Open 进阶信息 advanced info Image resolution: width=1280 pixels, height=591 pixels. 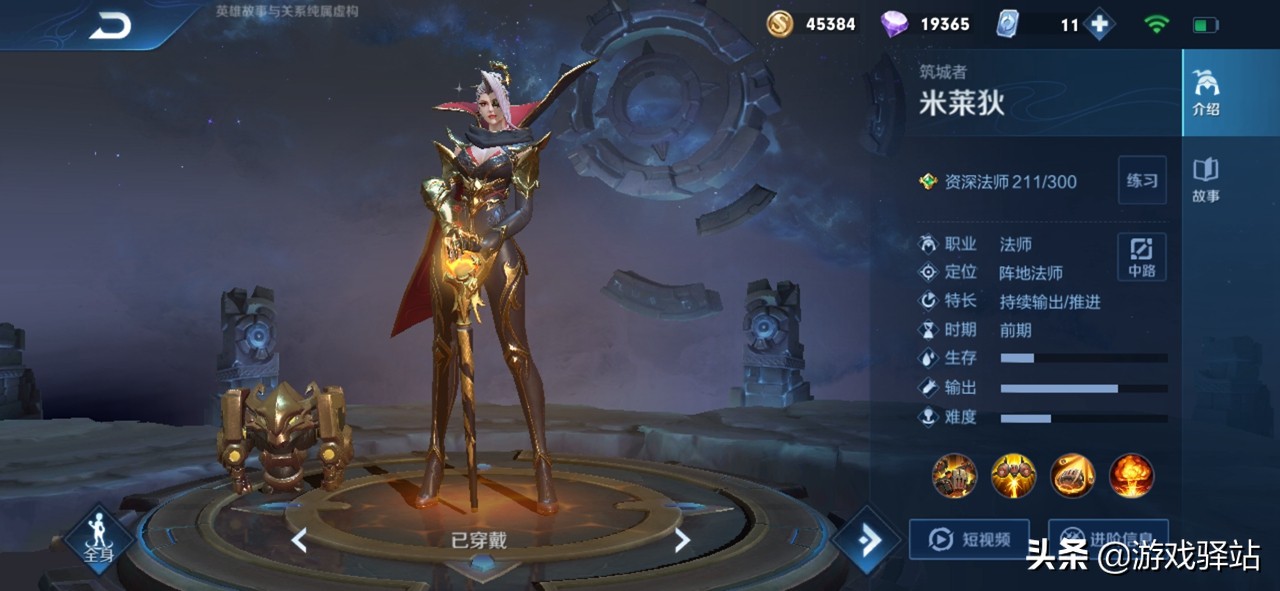pos(1108,538)
